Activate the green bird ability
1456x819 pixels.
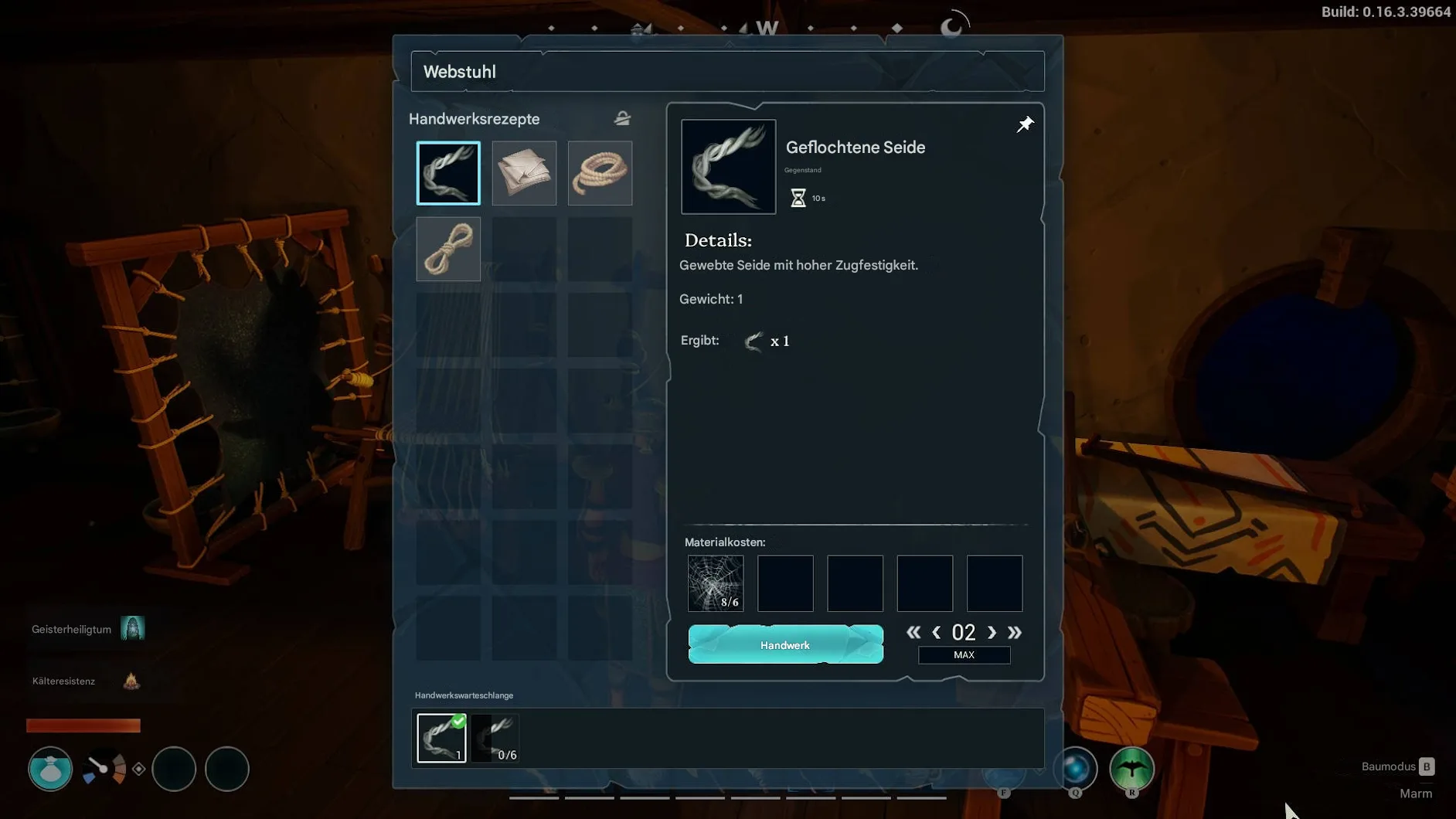point(1131,769)
